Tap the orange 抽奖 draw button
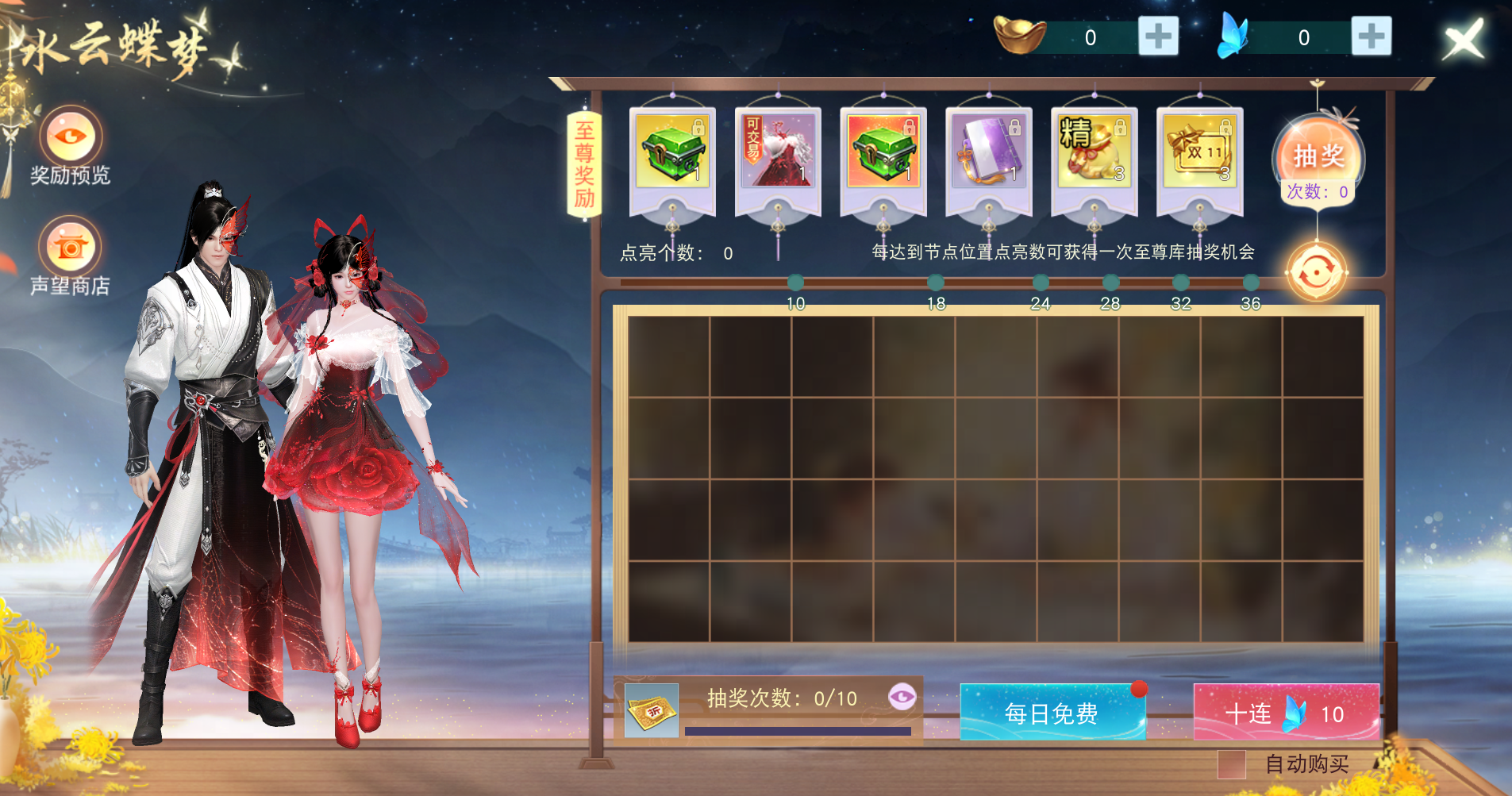This screenshot has width=1512, height=796. pos(1318,156)
